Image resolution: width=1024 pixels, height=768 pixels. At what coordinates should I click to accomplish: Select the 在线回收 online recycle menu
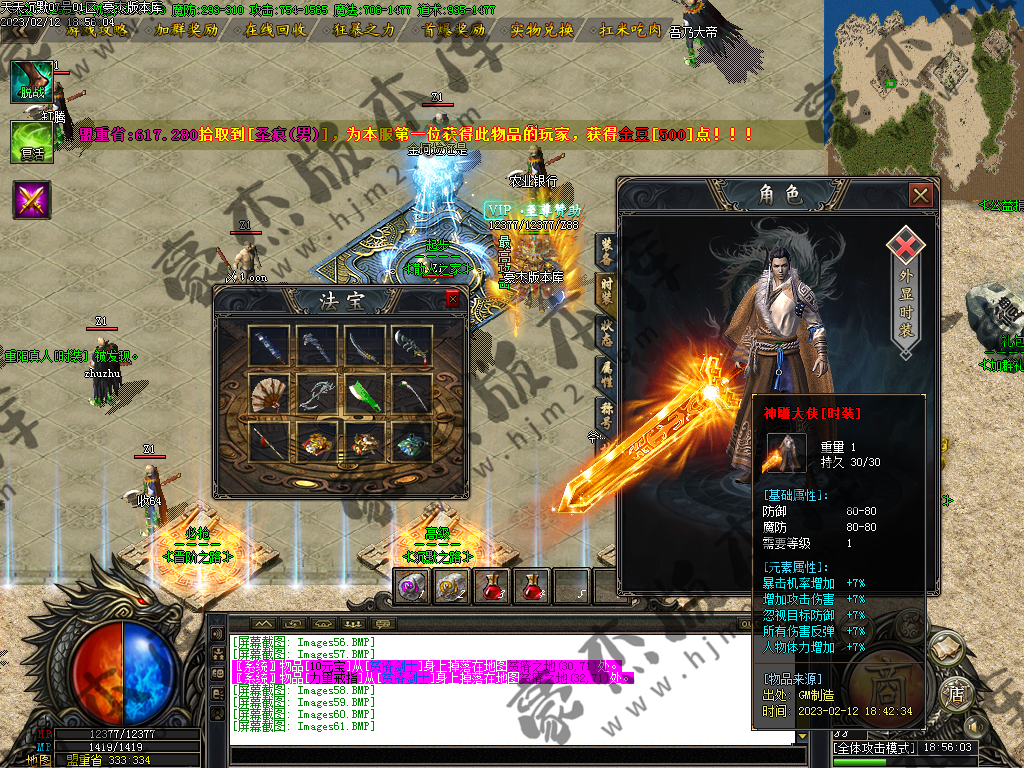[276, 30]
